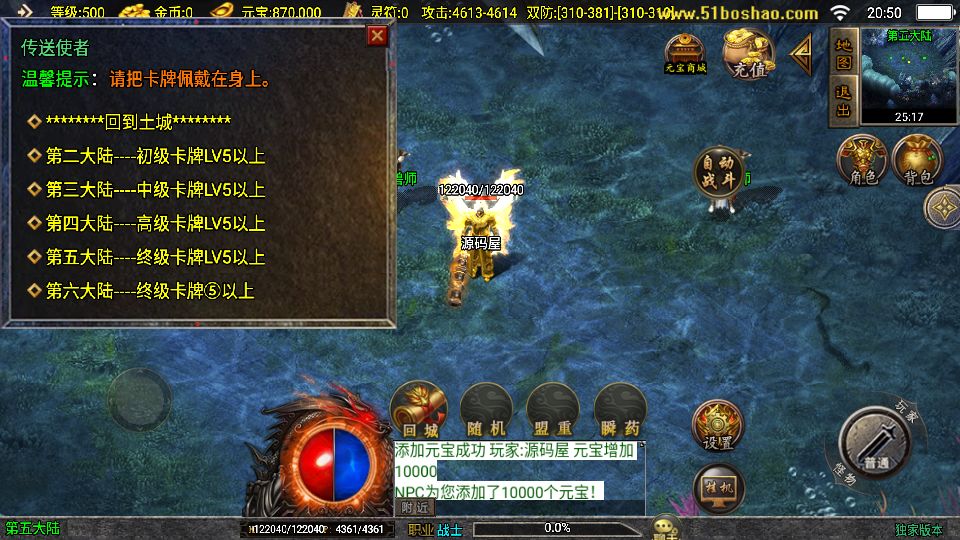Open the 地图 map button

844,54
